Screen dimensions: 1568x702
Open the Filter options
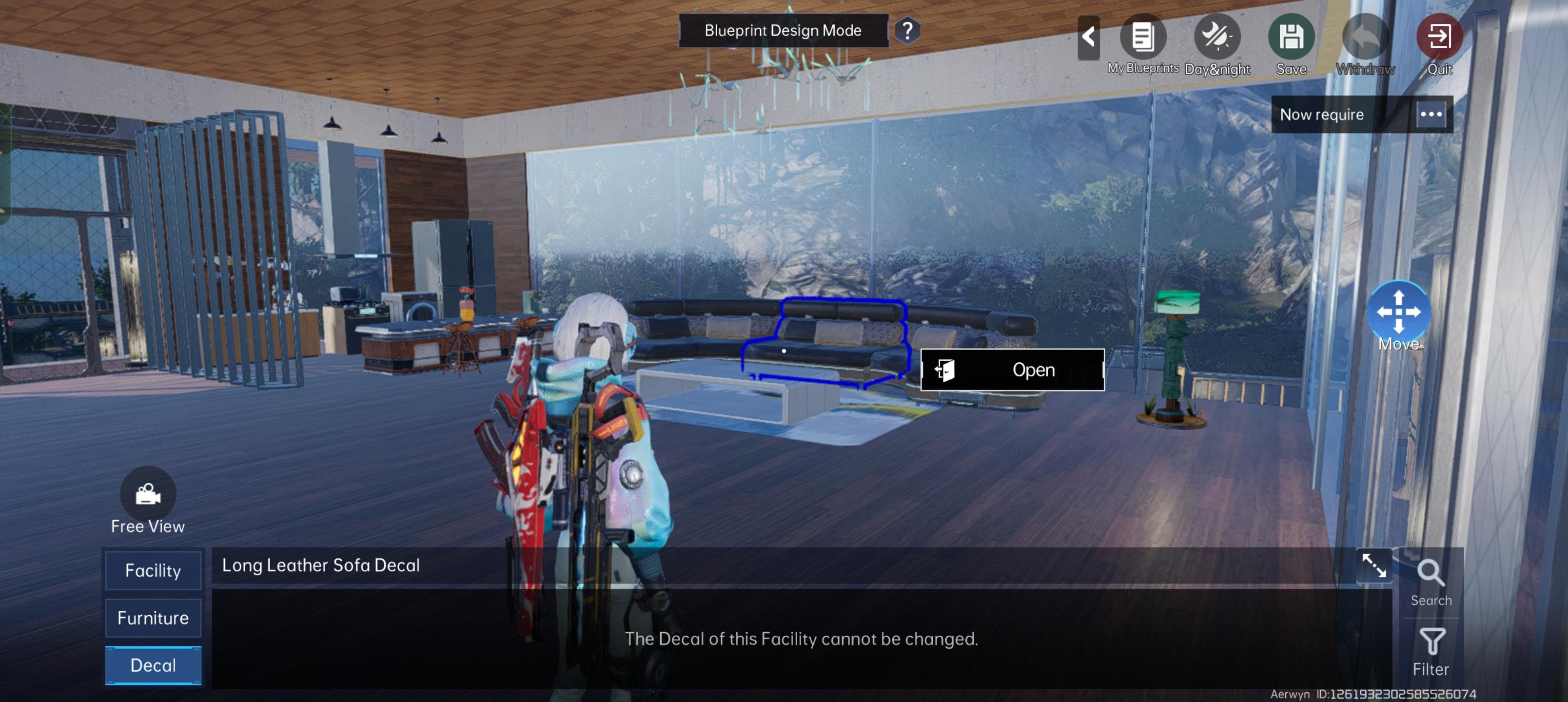pos(1431,651)
